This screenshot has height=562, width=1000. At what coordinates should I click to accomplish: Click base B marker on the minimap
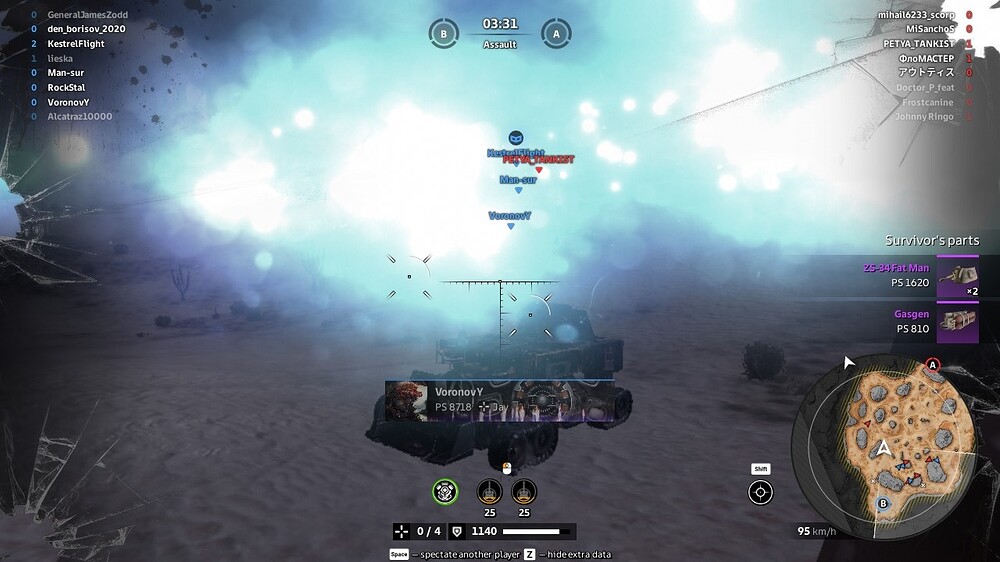click(883, 503)
